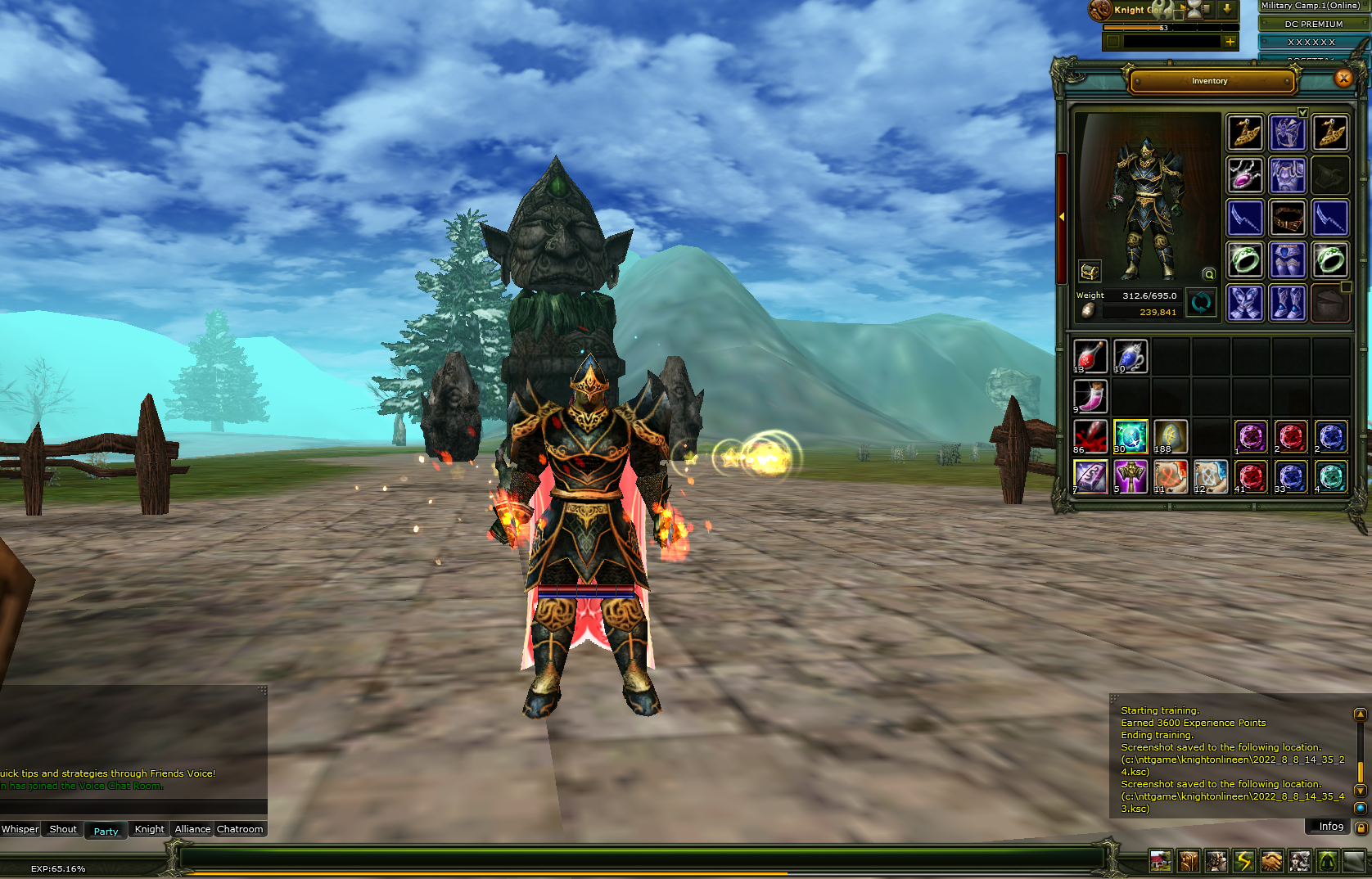Open the magnifier zoom icon under the character preview
1372x879 pixels.
click(1209, 275)
